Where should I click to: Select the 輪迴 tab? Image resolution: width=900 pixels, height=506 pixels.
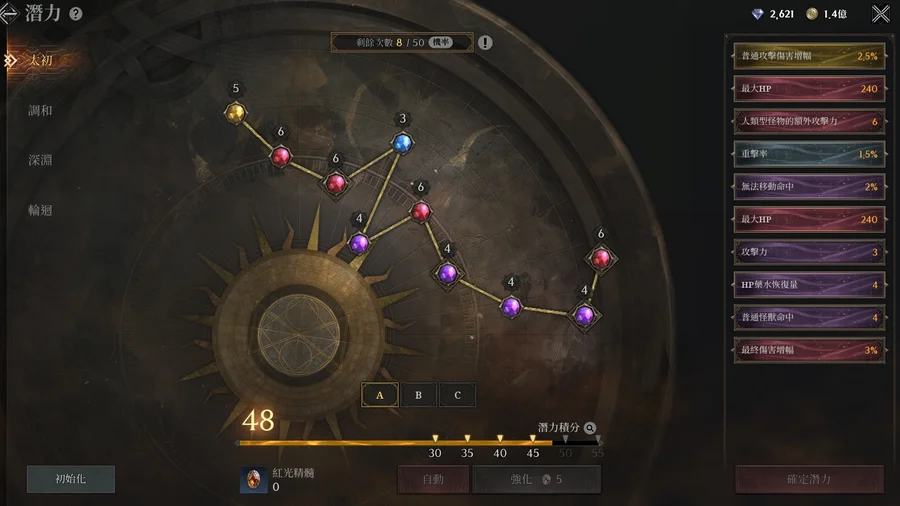(41, 210)
